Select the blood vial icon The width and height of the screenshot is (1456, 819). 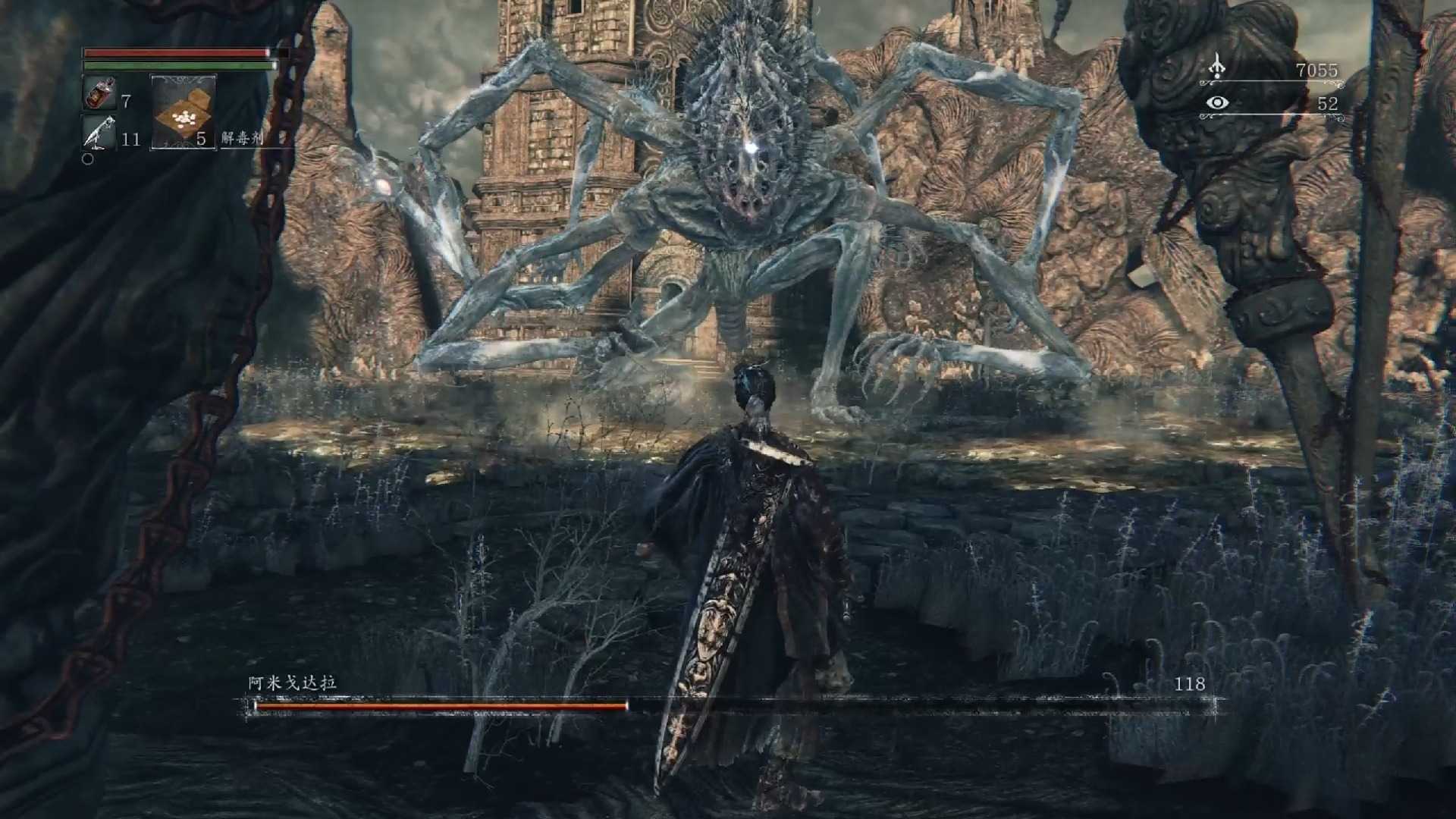99,93
